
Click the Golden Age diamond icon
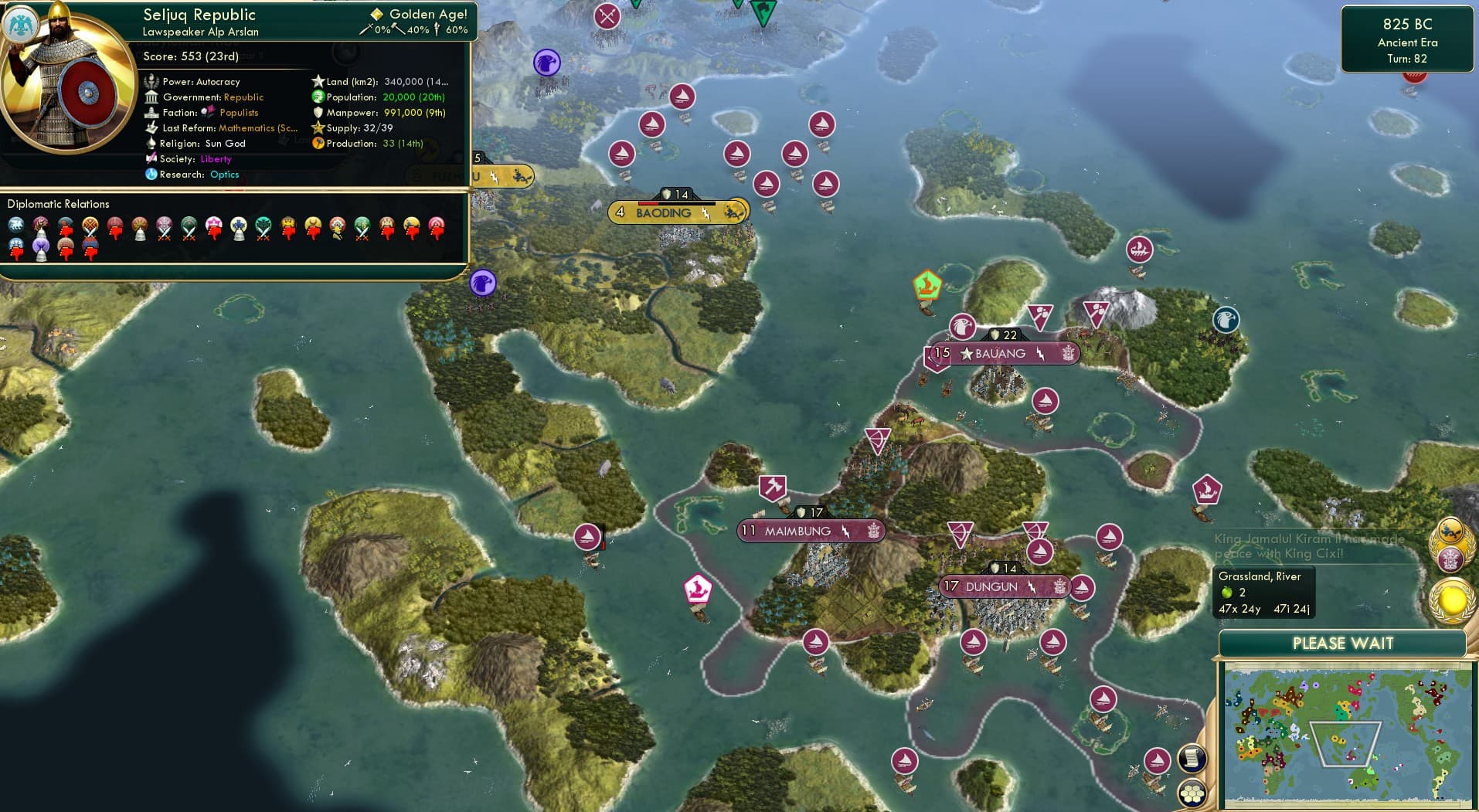click(376, 13)
